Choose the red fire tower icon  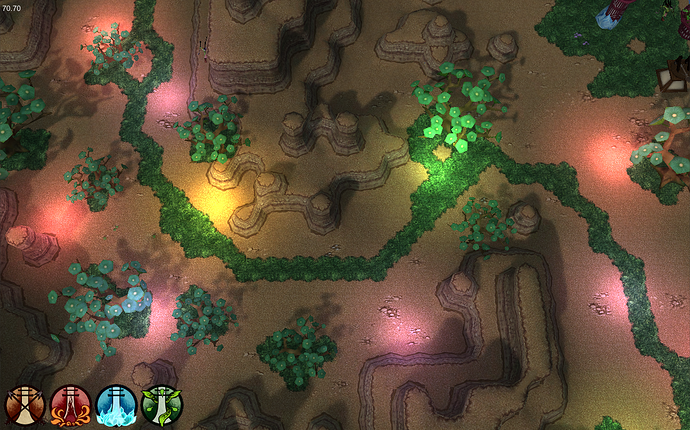point(70,405)
